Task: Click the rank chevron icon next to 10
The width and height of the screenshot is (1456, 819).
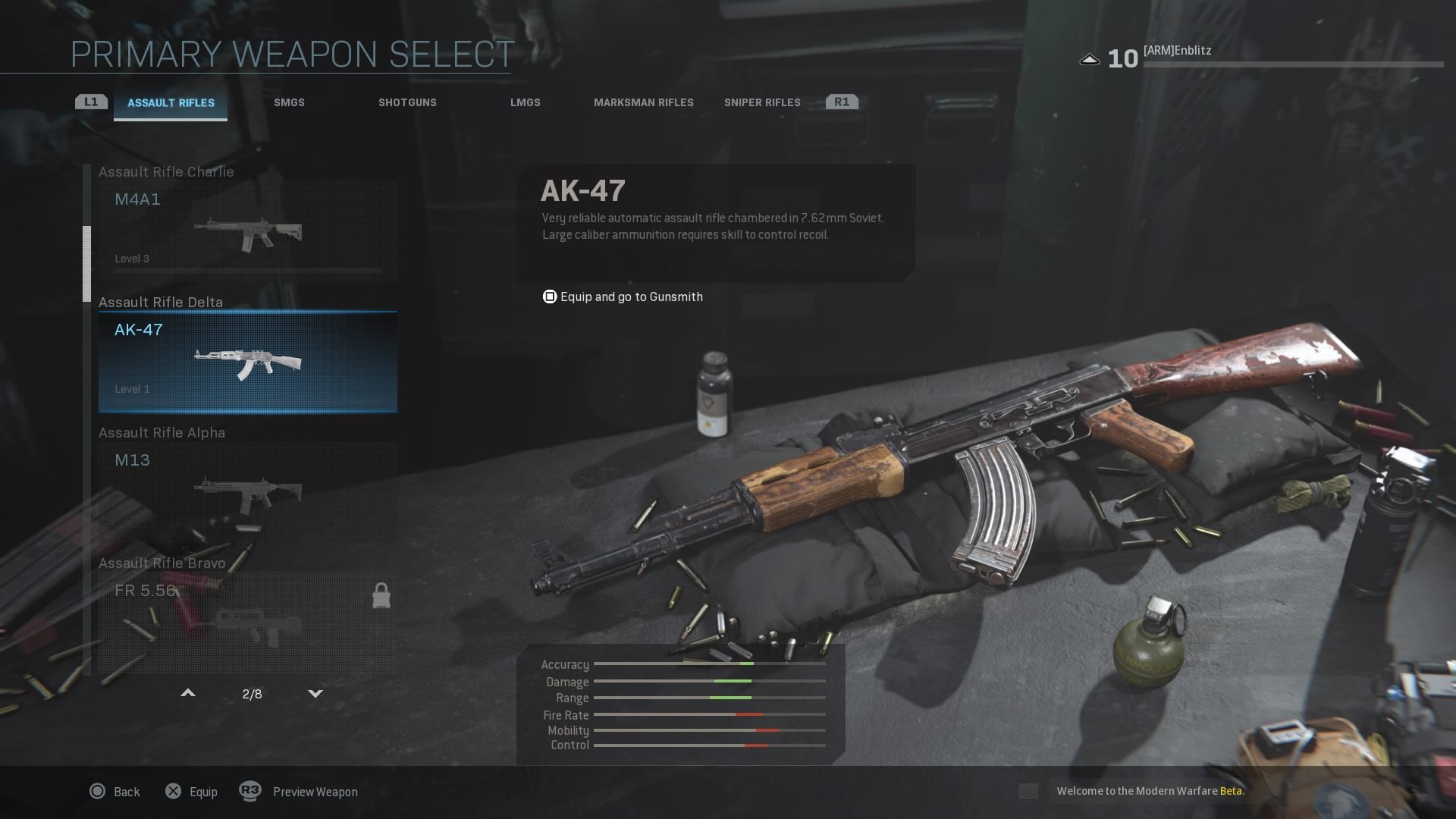Action: (x=1090, y=58)
